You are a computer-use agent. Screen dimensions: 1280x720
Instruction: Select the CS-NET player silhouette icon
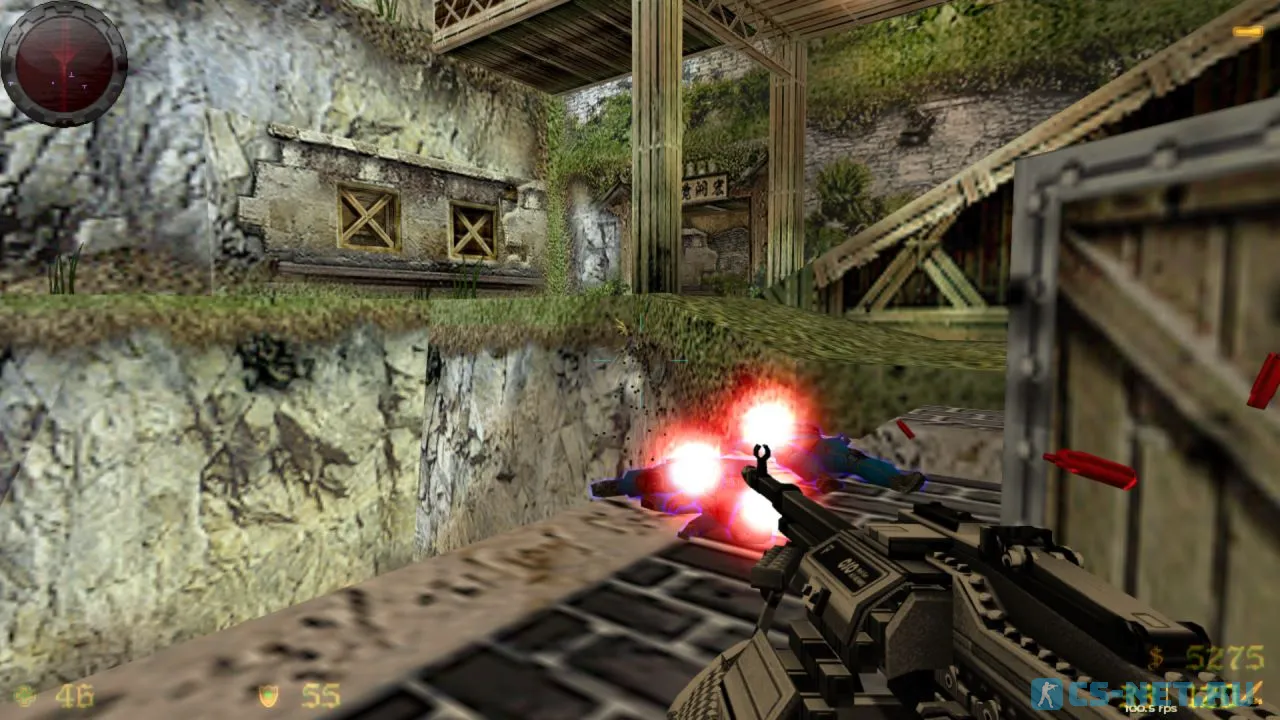1048,692
